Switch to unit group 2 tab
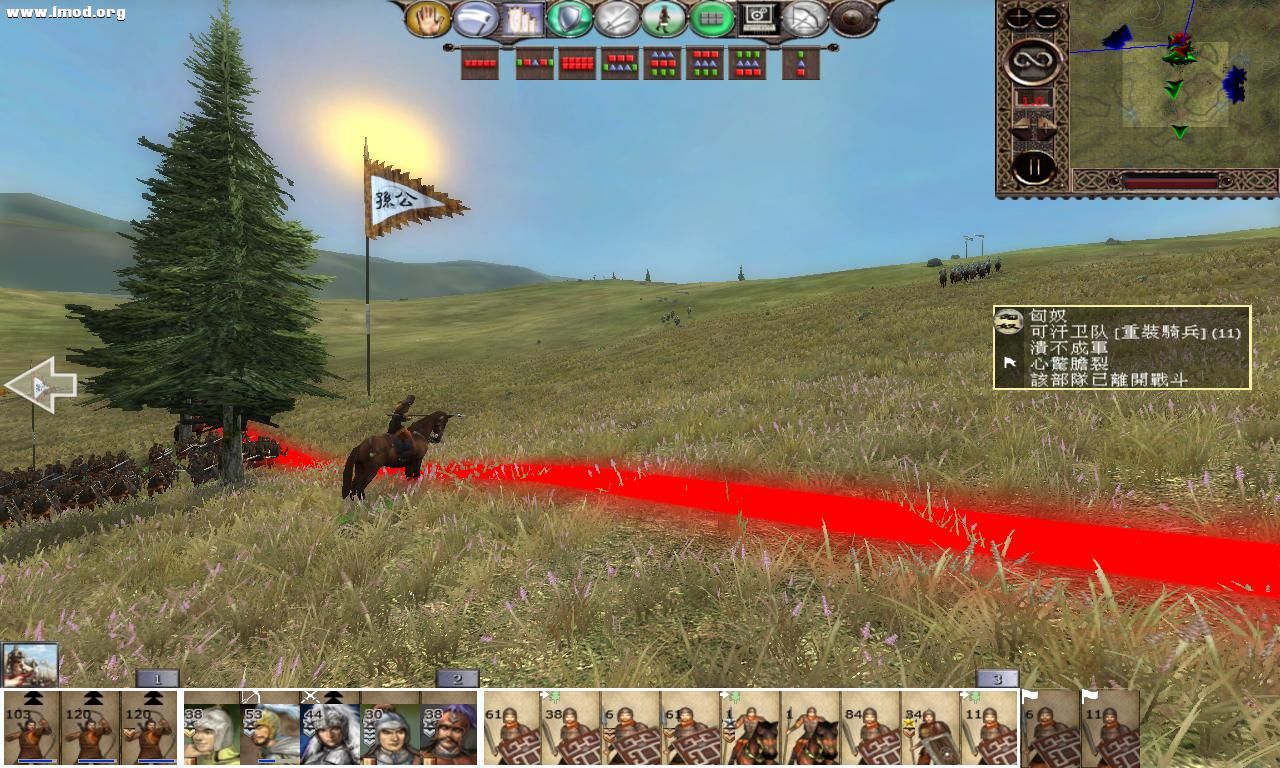 click(458, 677)
